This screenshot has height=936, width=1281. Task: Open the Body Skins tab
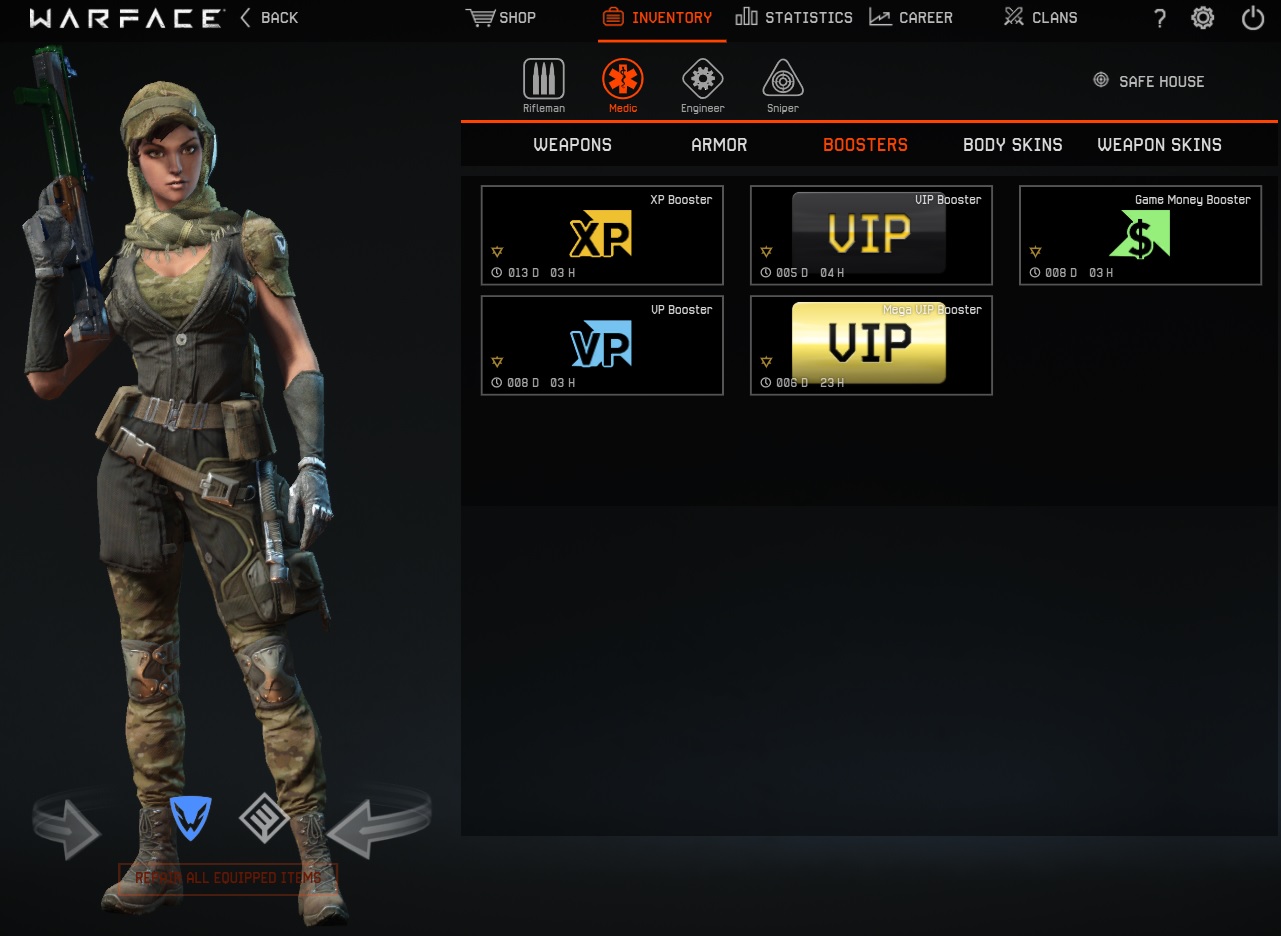point(1012,144)
